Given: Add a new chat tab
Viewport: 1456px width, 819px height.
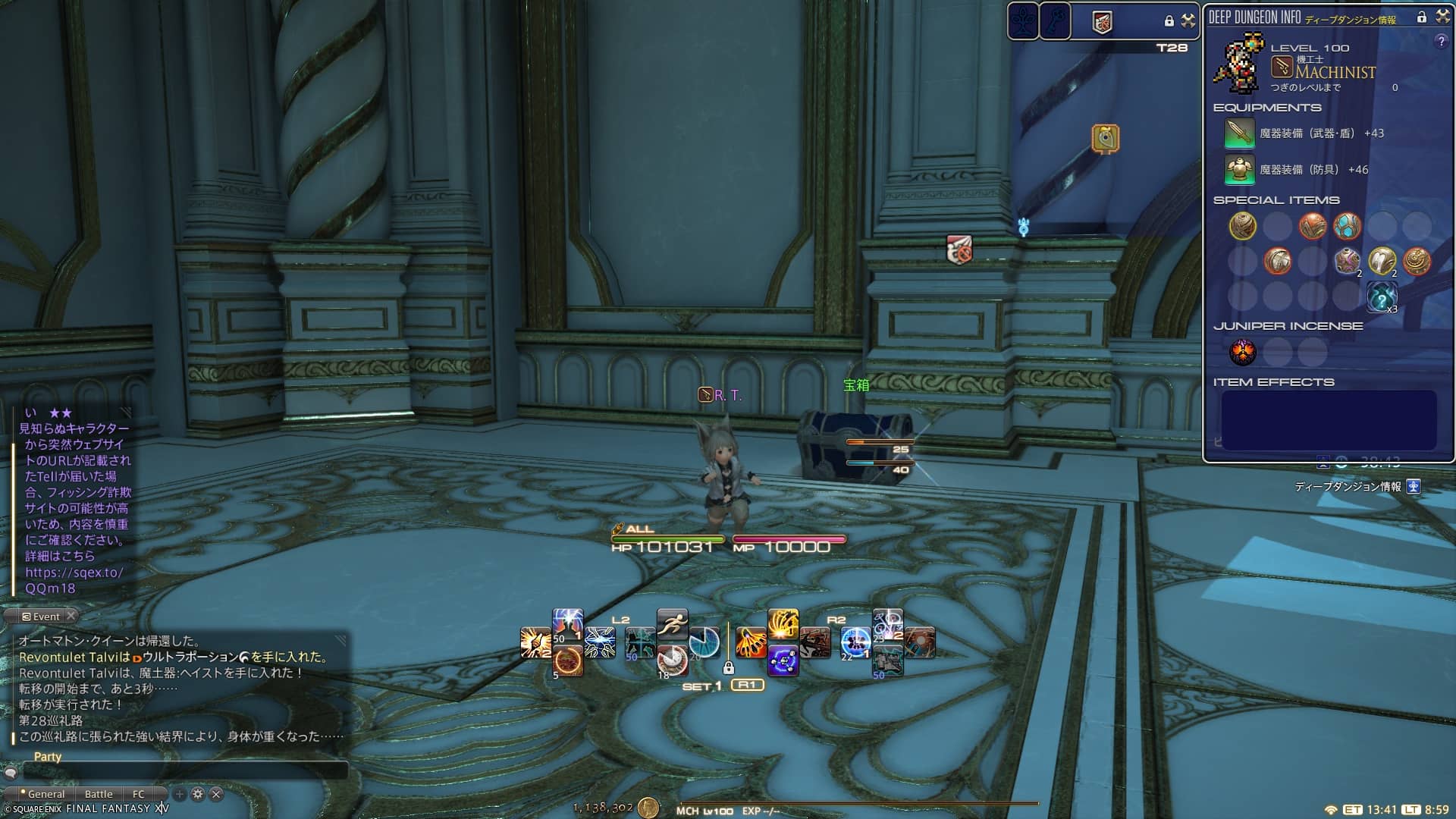Looking at the screenshot, I should (x=180, y=794).
